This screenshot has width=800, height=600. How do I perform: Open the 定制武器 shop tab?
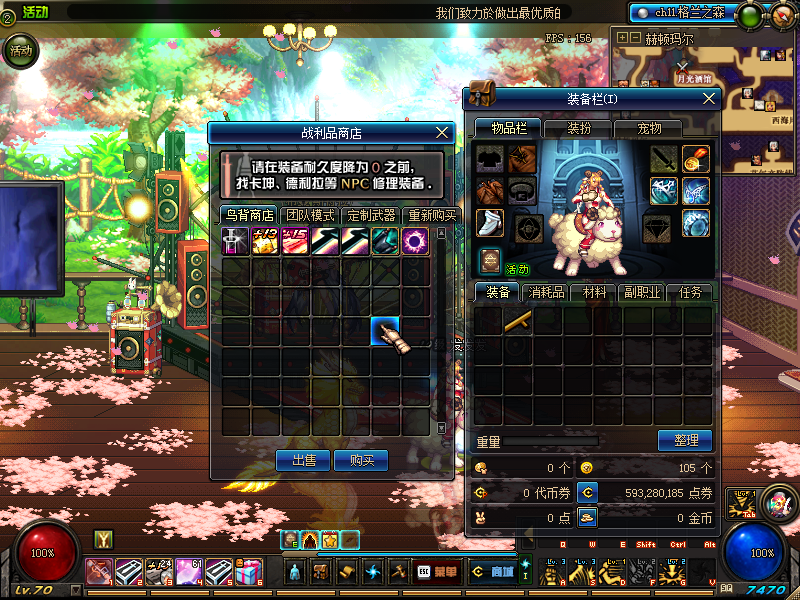pos(371,215)
